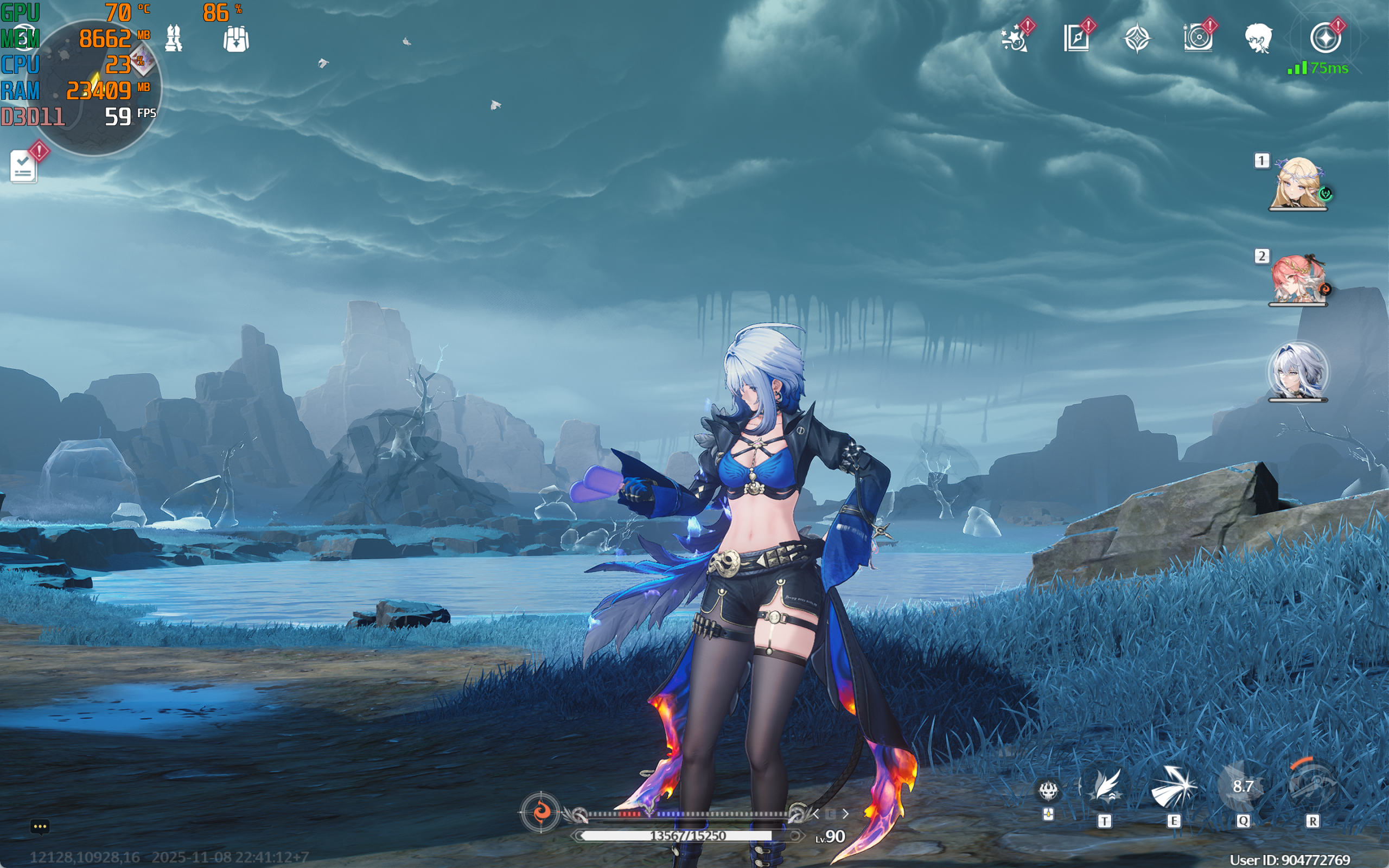
Task: Activate the skull-crest skill icon
Action: pyautogui.click(x=1048, y=791)
